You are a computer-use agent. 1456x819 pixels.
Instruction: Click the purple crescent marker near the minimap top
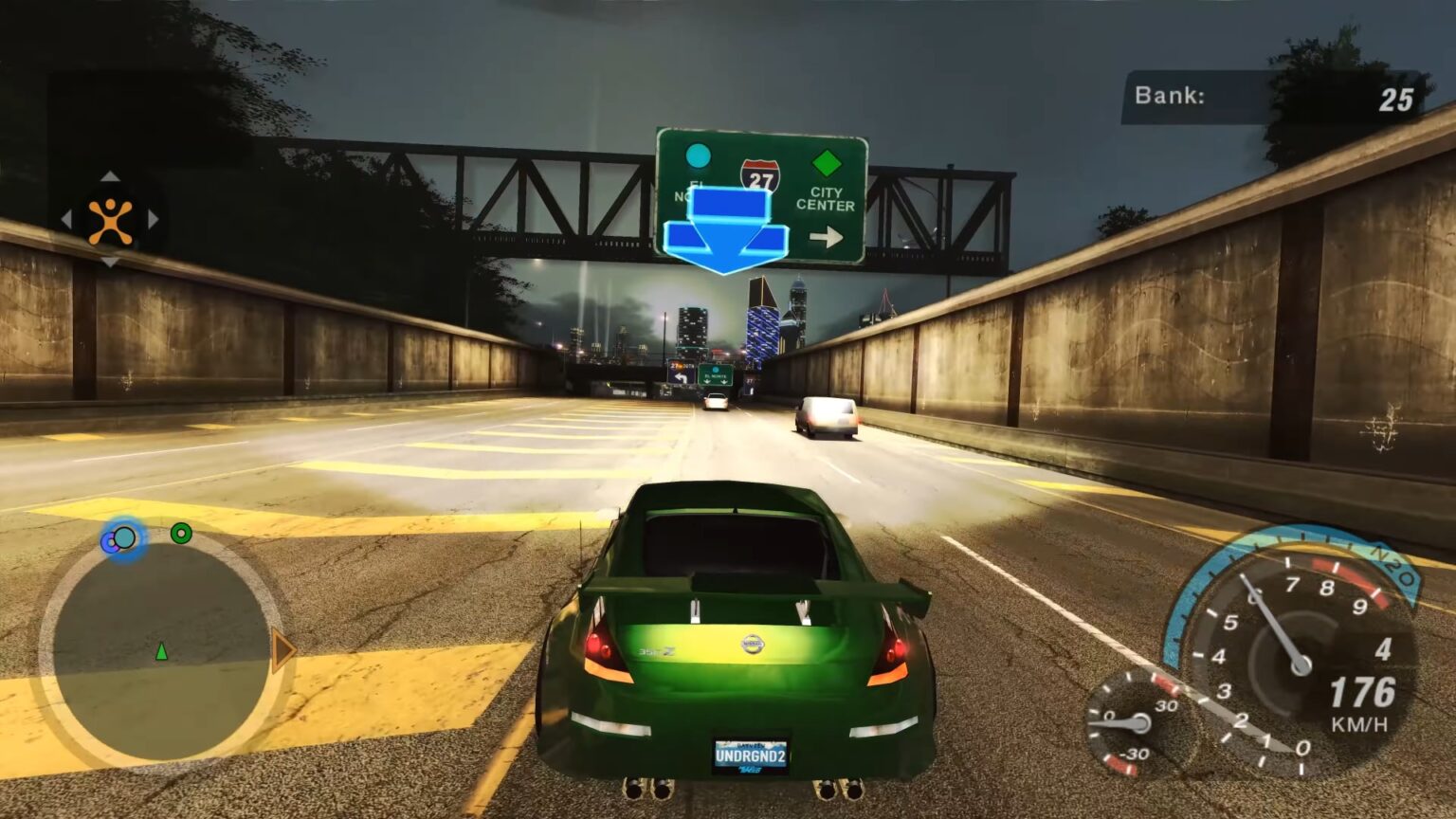point(112,542)
